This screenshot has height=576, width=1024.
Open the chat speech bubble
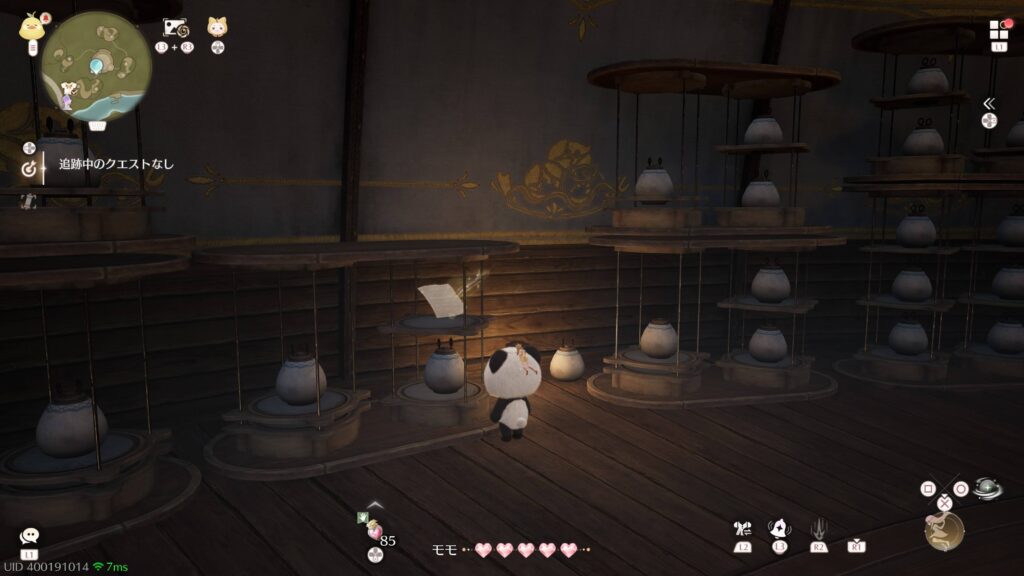coord(29,537)
